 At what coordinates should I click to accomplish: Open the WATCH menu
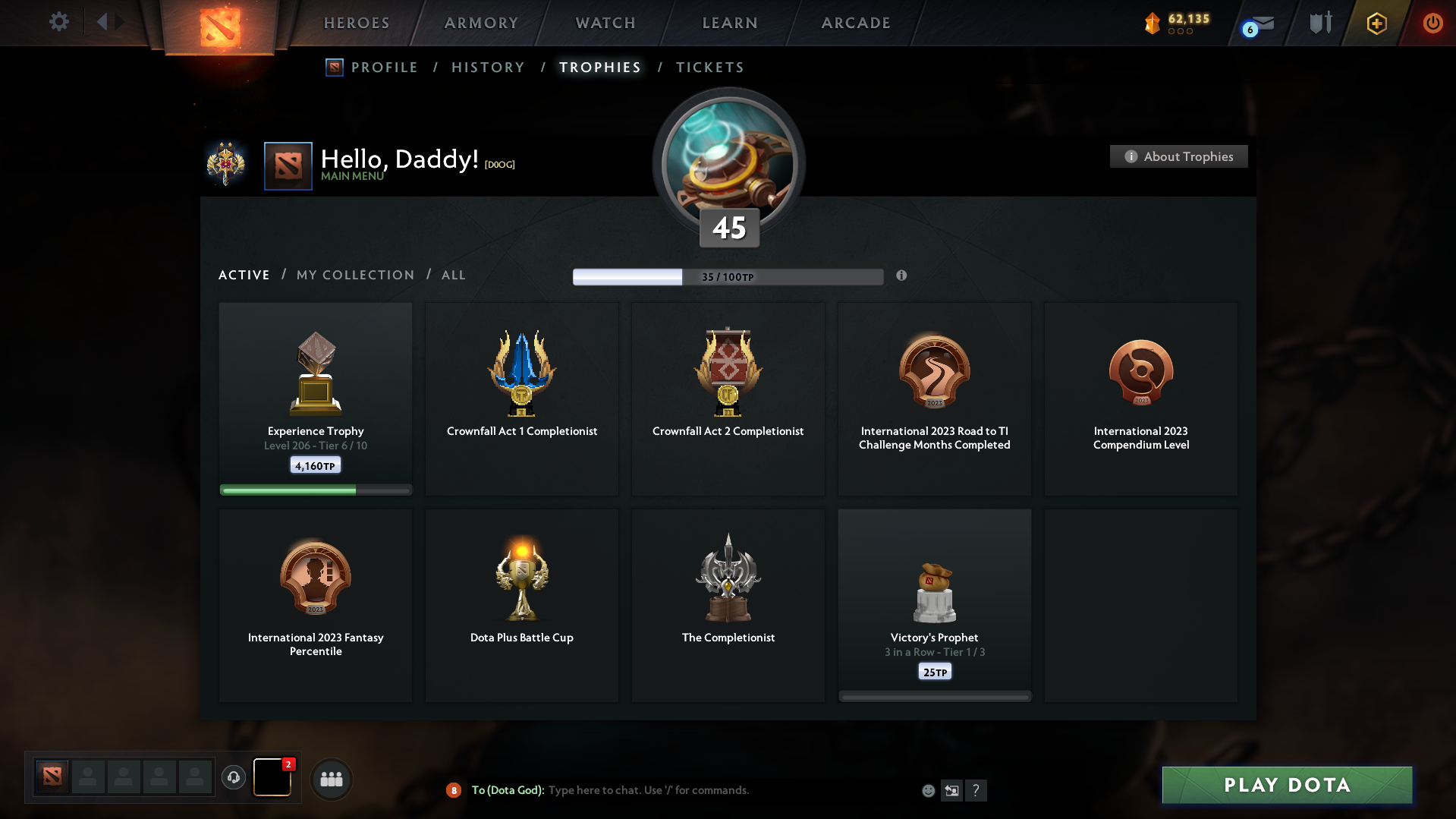tap(604, 23)
